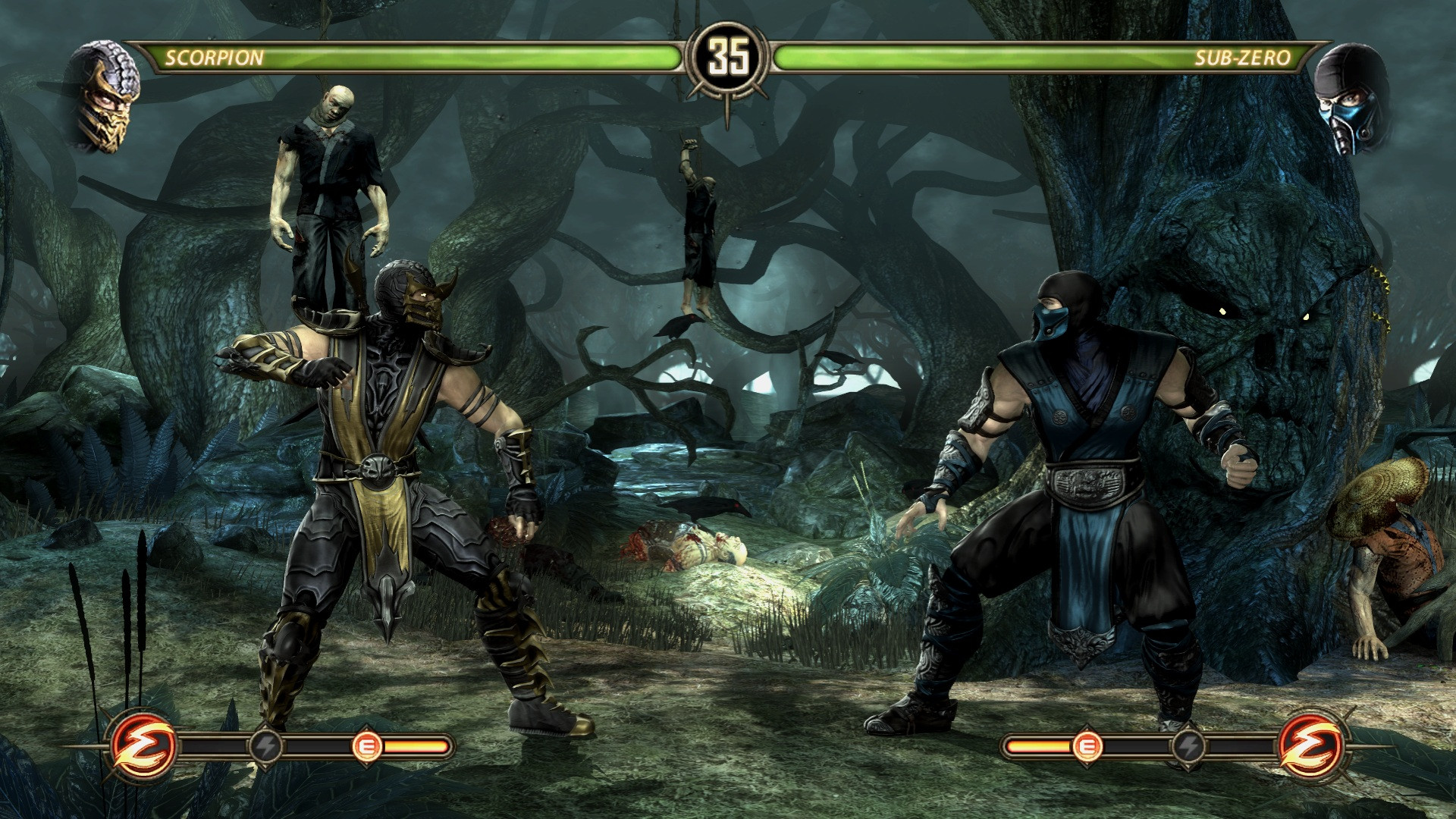This screenshot has height=819, width=1456.
Task: Click the diamond tip under Scorpion's E medallion
Action: [x=368, y=767]
